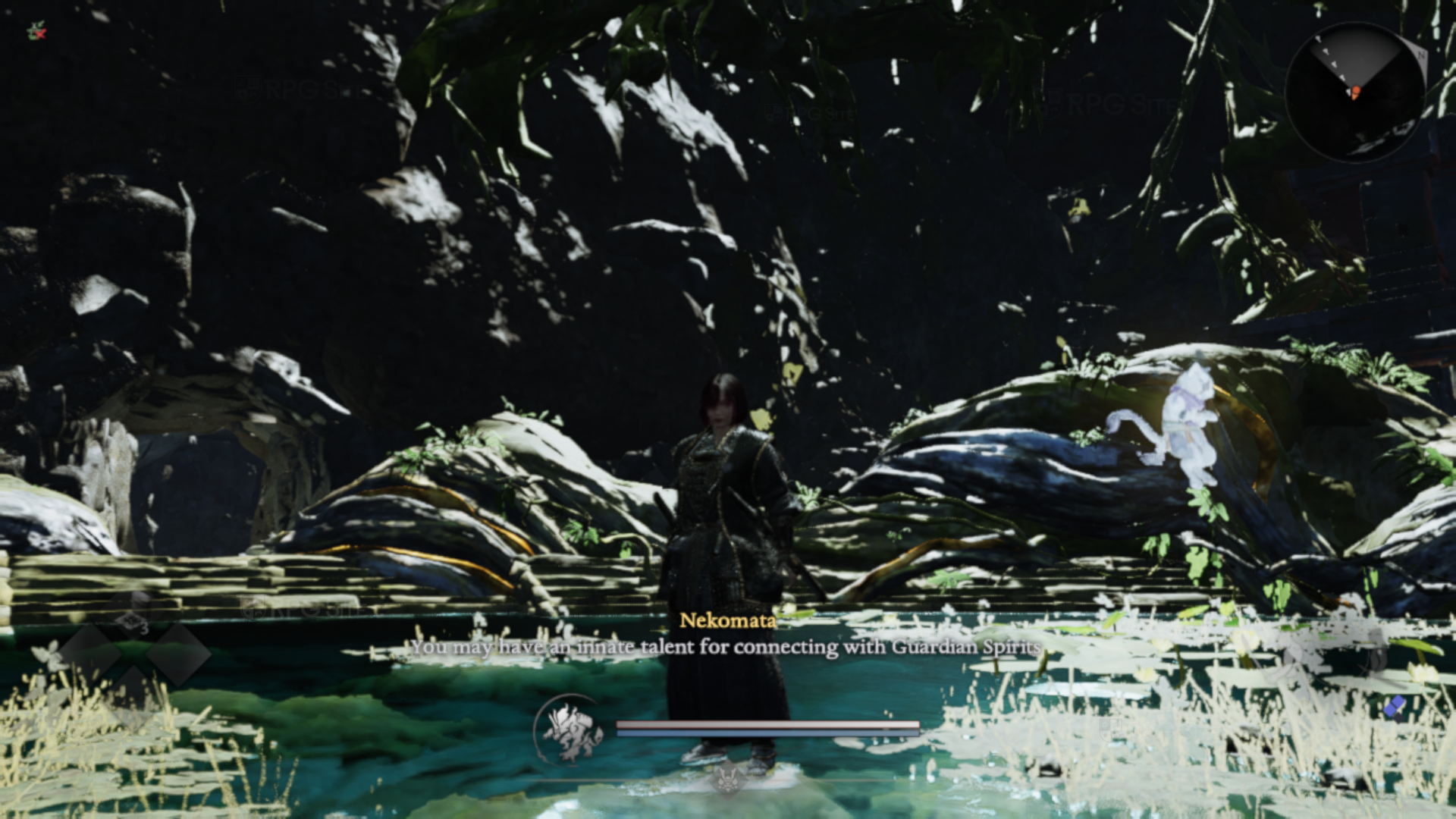The image size is (1456, 819).
Task: Click the north indicator on the minimap
Action: [1420, 55]
